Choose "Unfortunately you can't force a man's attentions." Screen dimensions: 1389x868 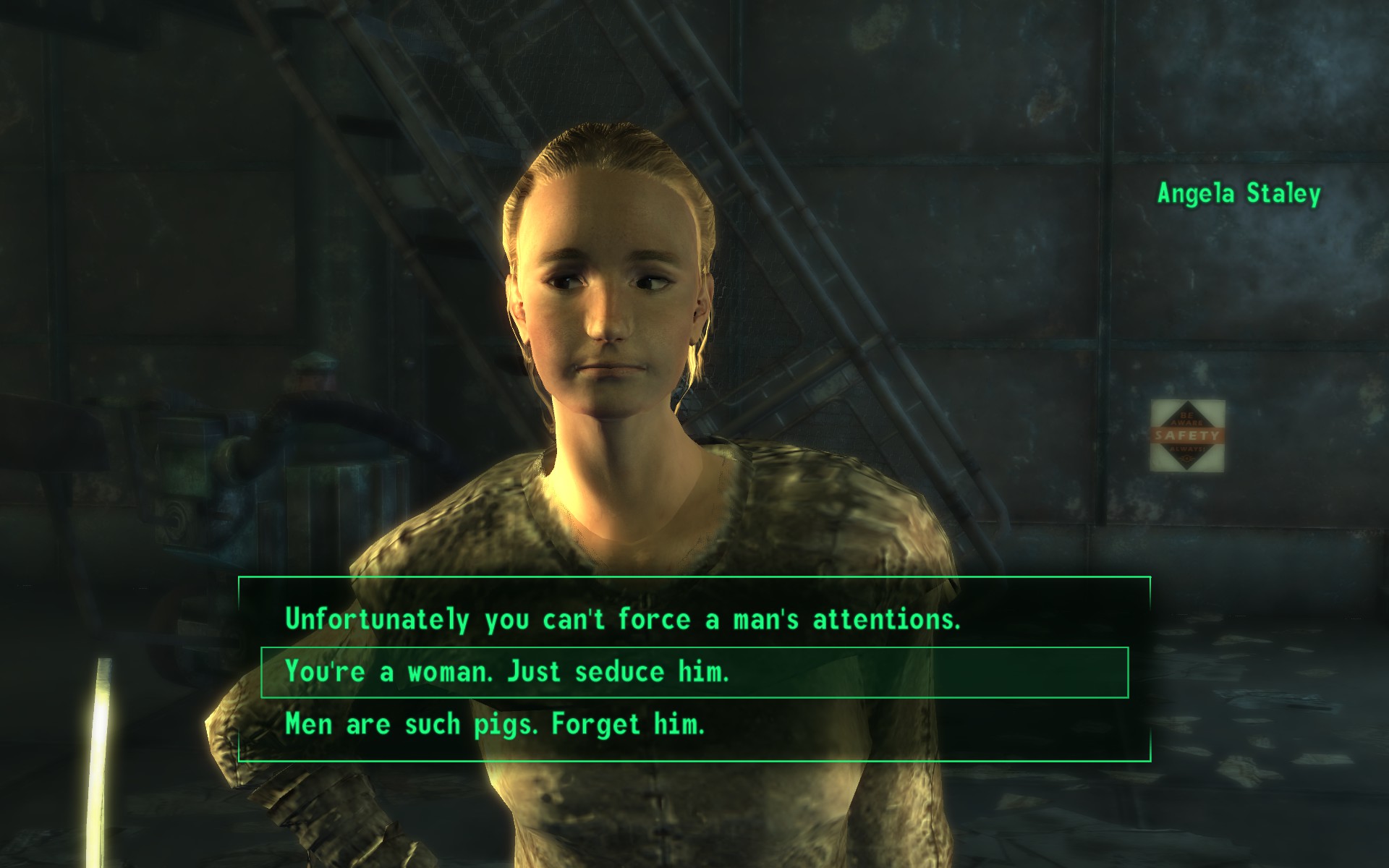tap(622, 620)
